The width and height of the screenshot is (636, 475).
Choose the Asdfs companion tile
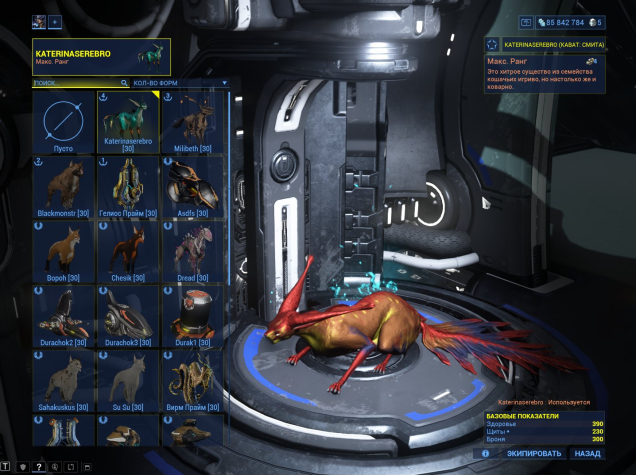pyautogui.click(x=193, y=187)
